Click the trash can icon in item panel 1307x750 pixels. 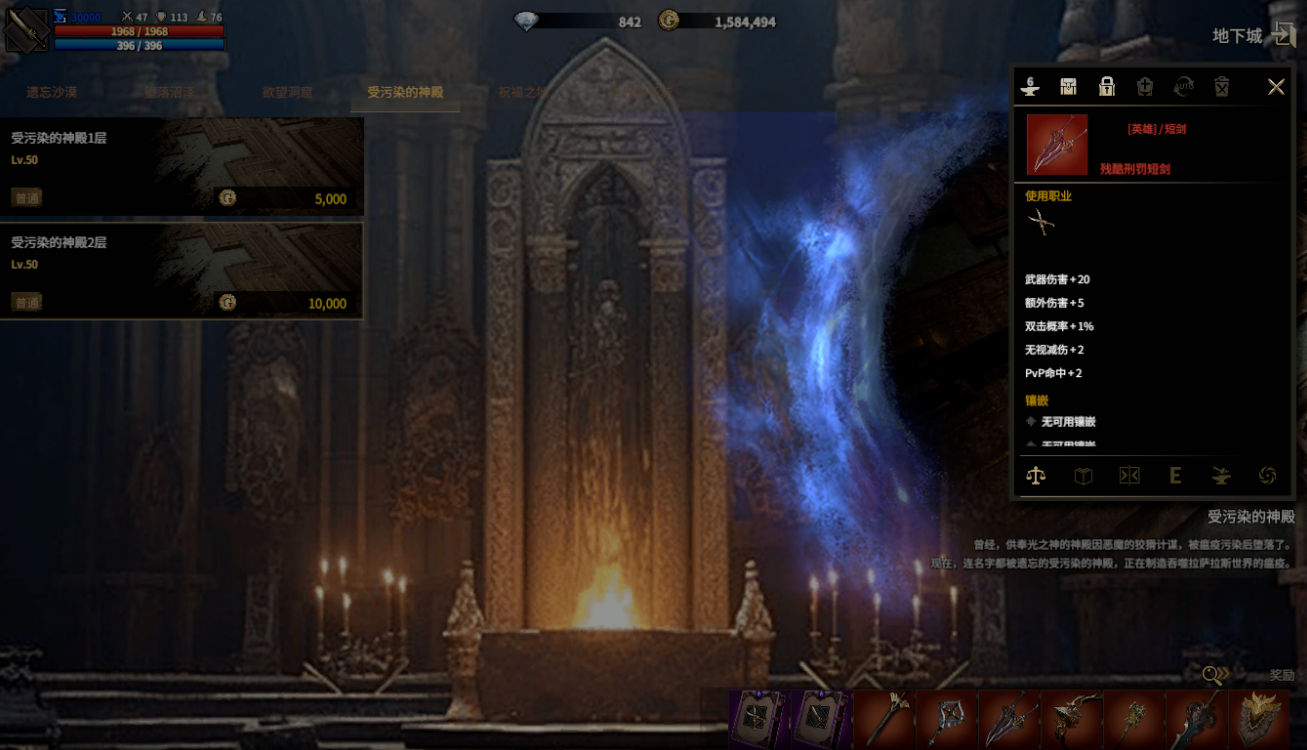[1221, 87]
